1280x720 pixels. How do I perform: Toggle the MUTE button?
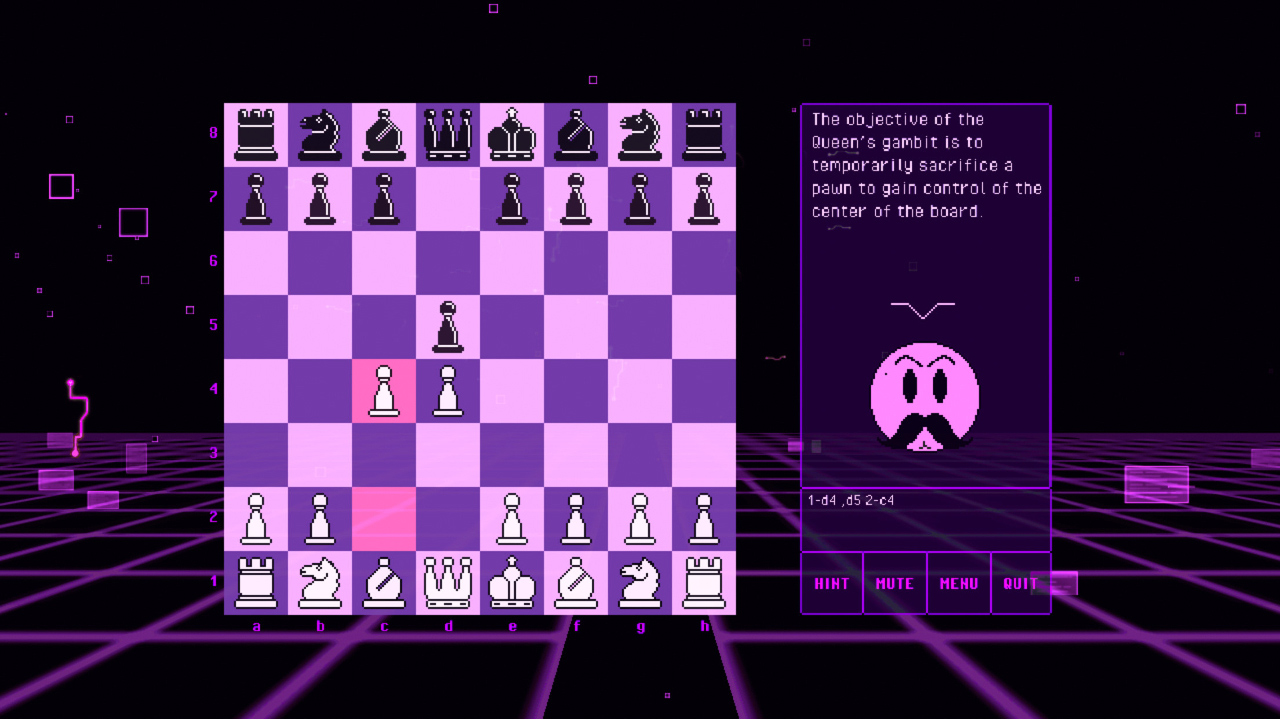894,583
